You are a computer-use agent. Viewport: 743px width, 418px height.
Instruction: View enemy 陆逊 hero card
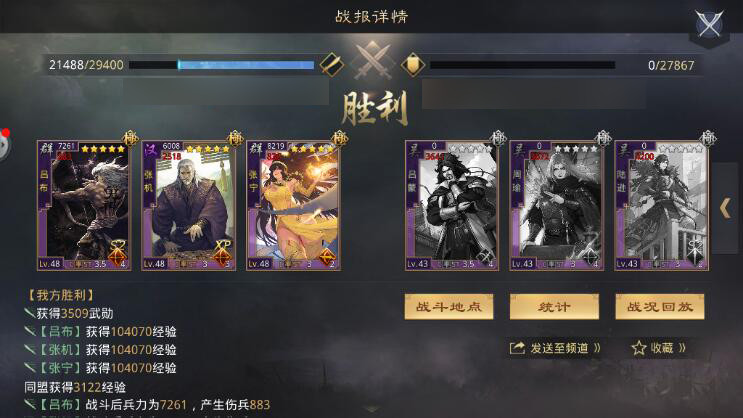[661, 205]
